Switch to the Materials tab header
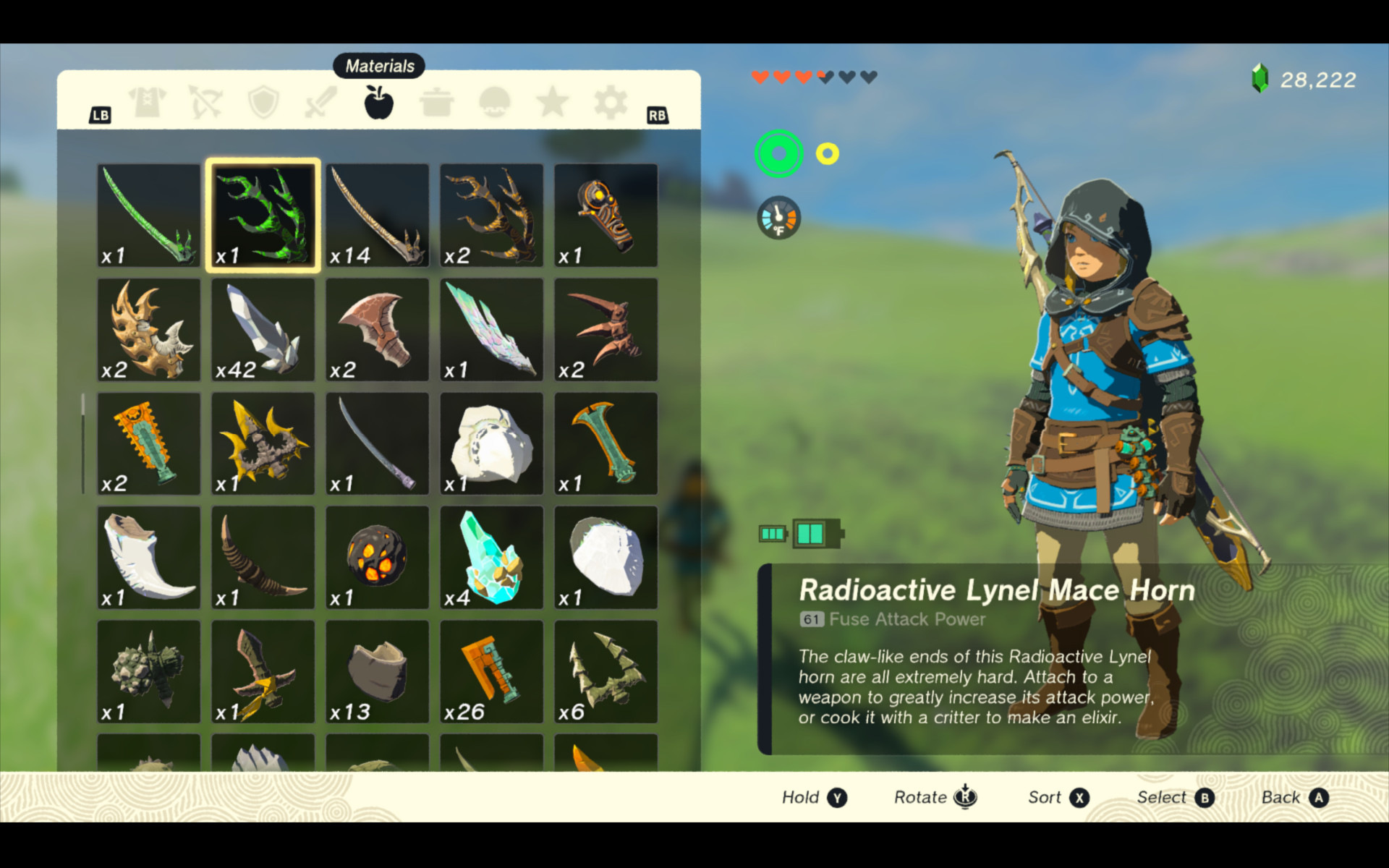 (x=378, y=65)
